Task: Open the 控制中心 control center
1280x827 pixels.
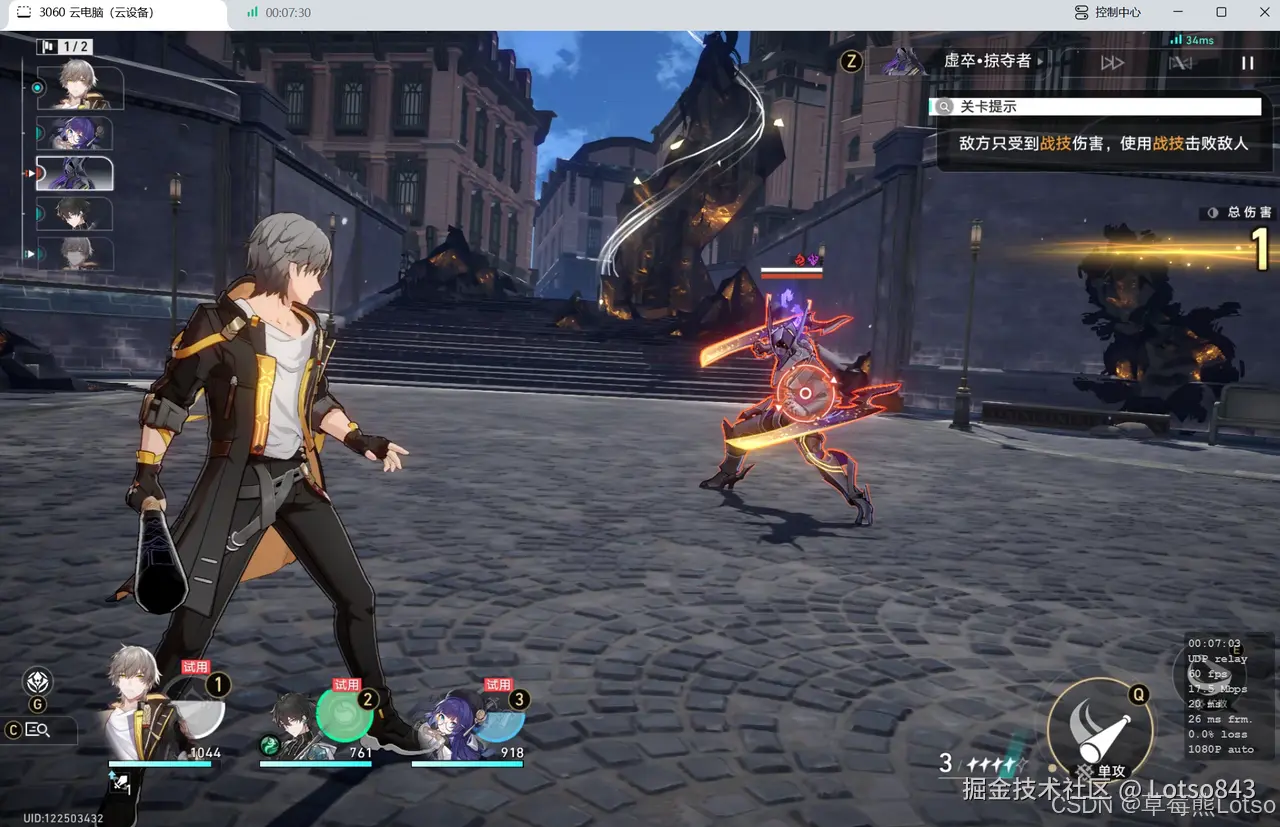Action: click(x=1108, y=13)
